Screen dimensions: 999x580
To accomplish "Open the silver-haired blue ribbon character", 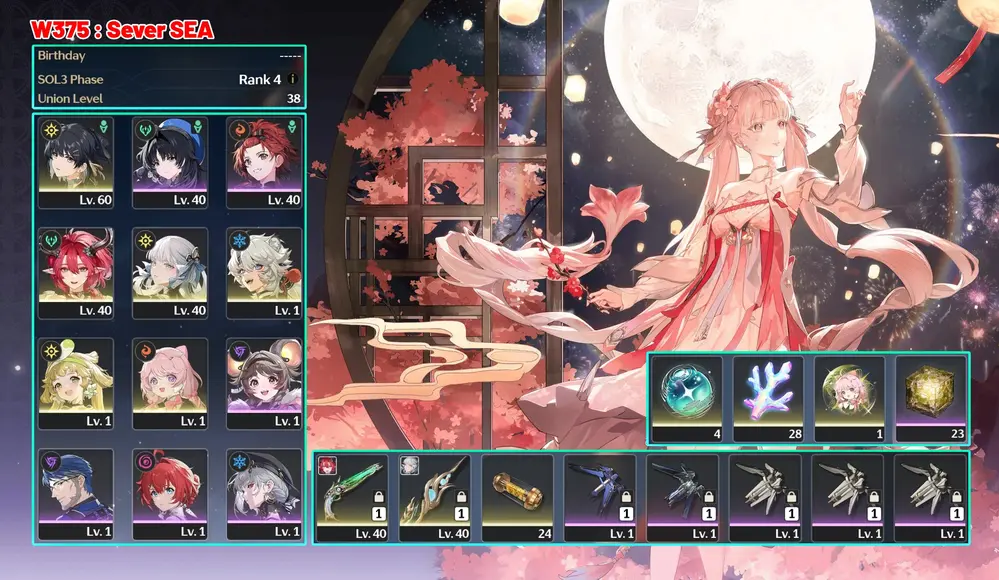I will pyautogui.click(x=169, y=272).
